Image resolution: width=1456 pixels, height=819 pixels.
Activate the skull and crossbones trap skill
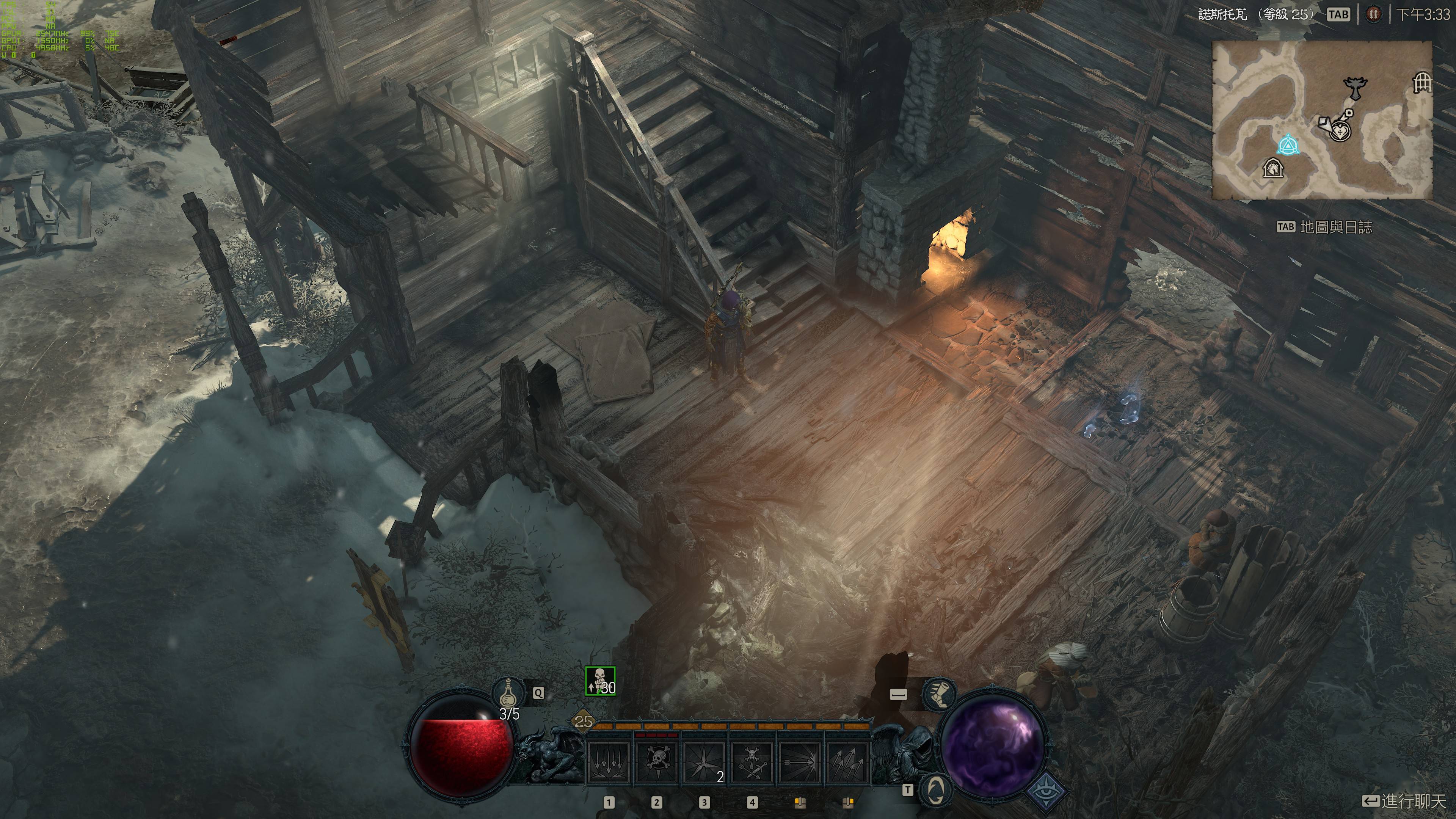(657, 763)
